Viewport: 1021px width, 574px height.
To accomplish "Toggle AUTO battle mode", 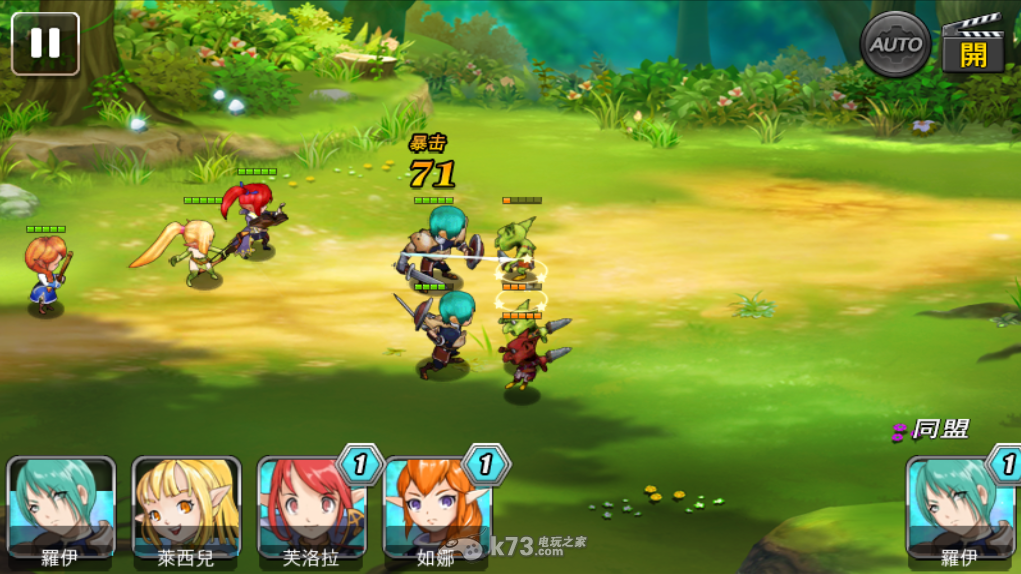I will [x=895, y=44].
